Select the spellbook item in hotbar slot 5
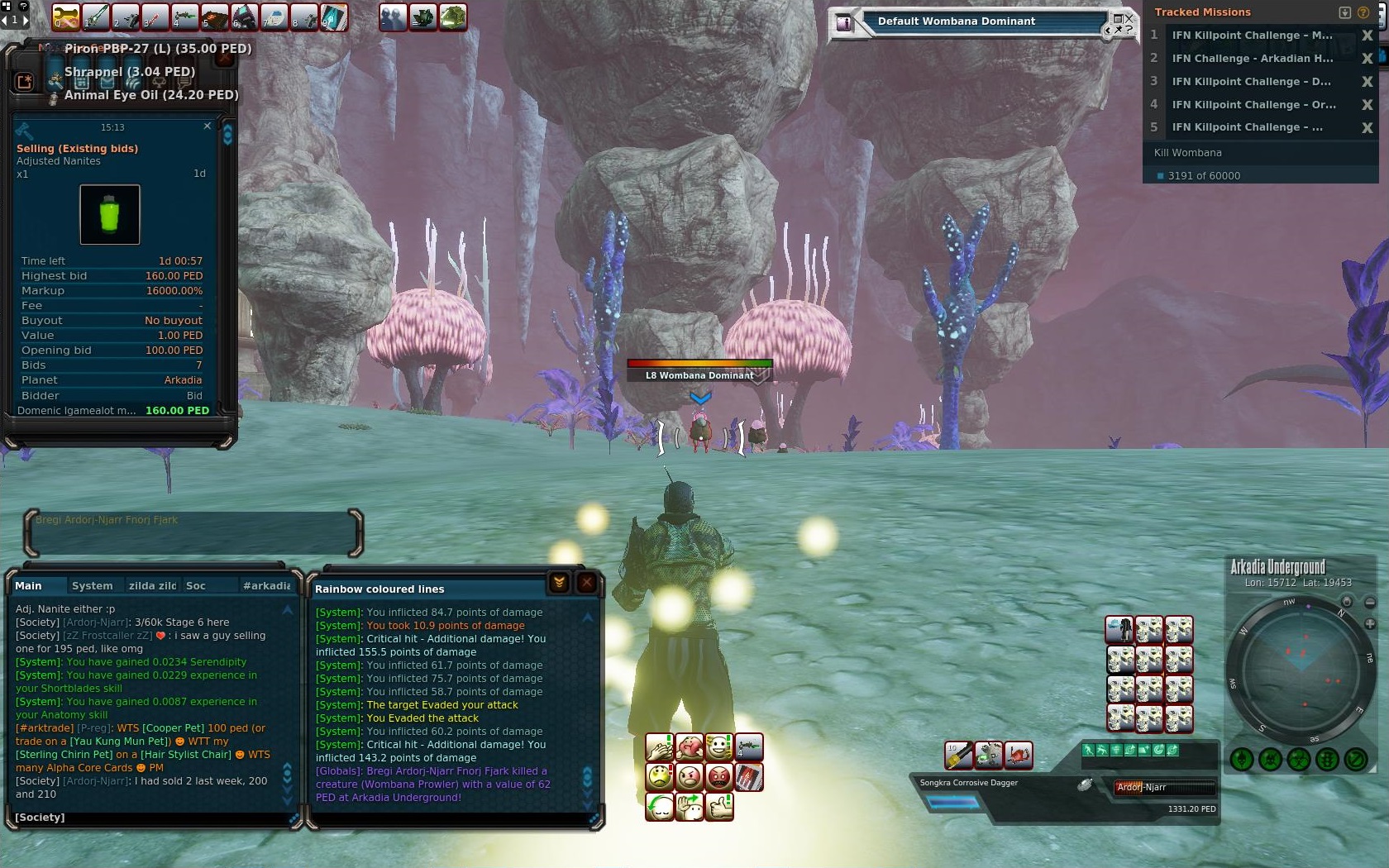The width and height of the screenshot is (1389, 868). [x=215, y=17]
